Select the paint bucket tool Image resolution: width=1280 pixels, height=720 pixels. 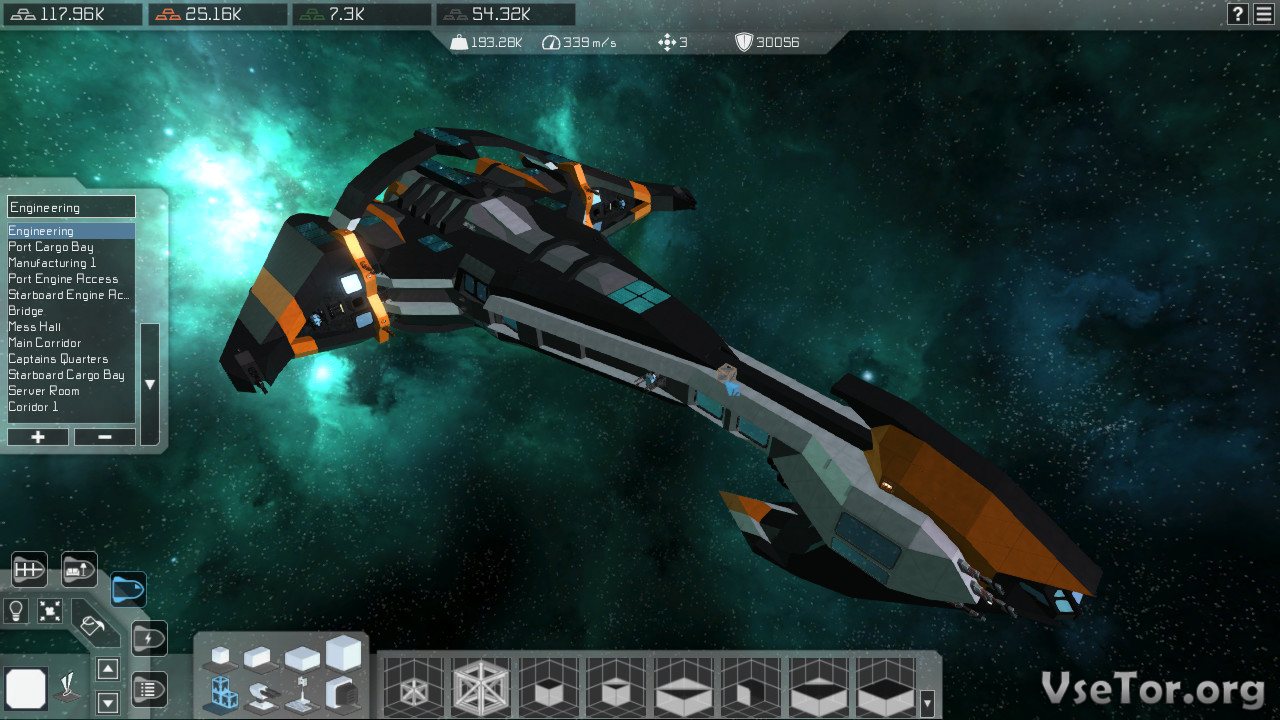pos(94,626)
